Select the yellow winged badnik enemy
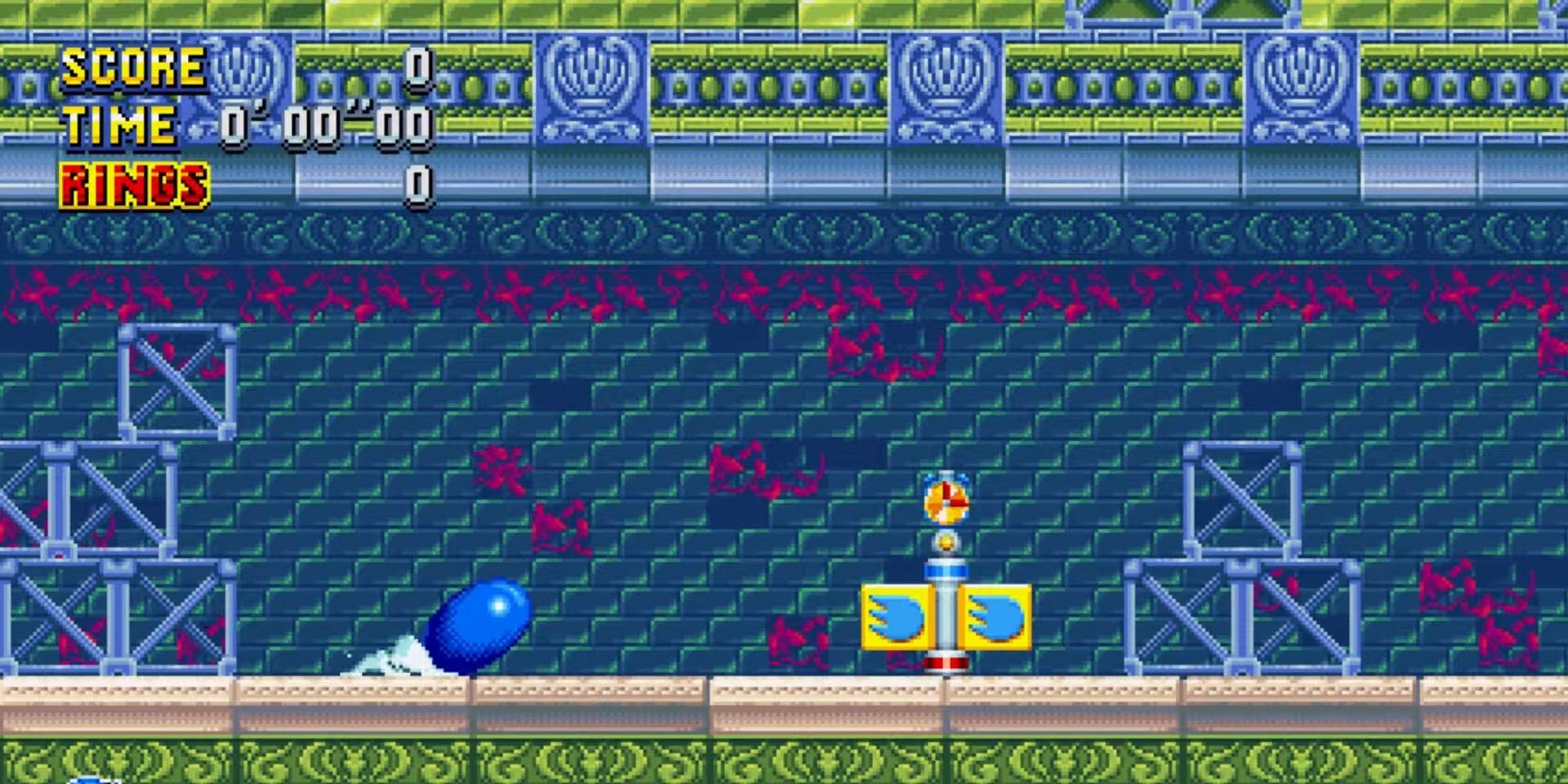The width and height of the screenshot is (1568, 784). [947, 617]
